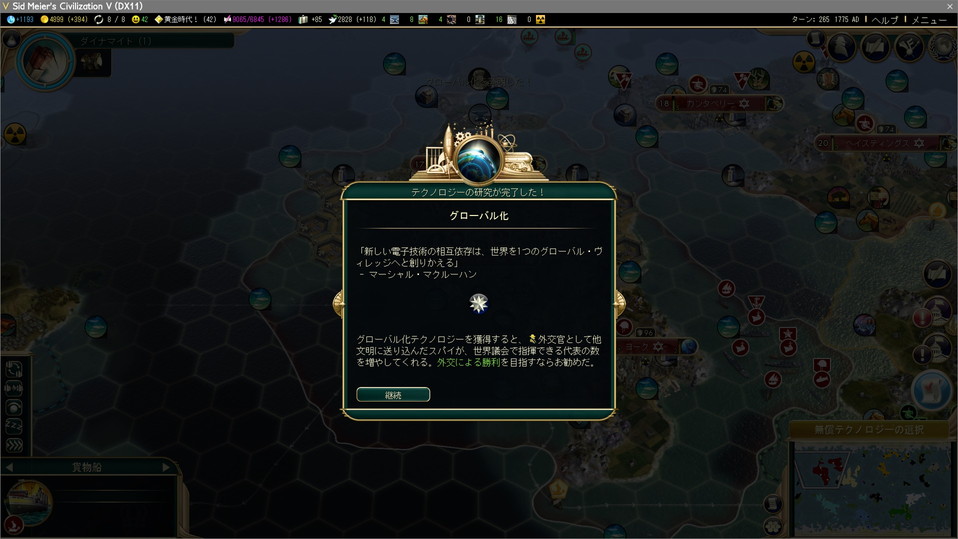958x539 pixels.
Task: Click the turn counter and date display
Action: coord(826,19)
